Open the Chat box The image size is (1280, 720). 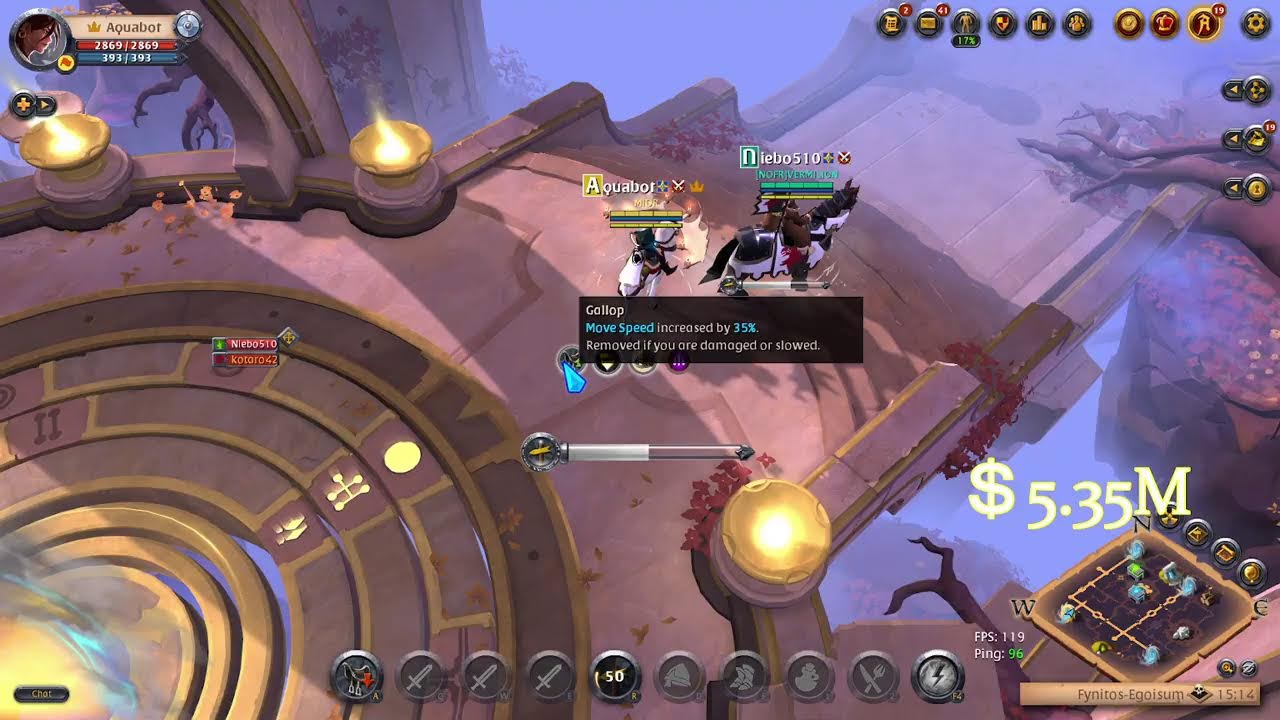[x=41, y=694]
